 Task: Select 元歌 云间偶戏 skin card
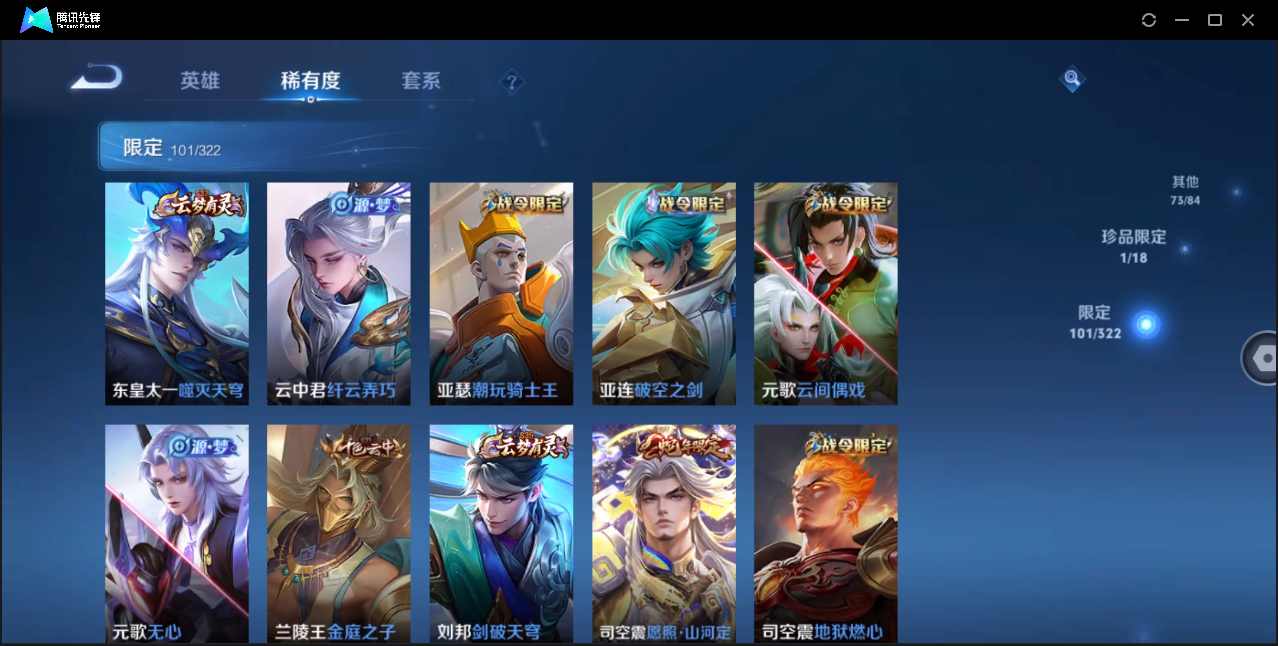[x=826, y=293]
